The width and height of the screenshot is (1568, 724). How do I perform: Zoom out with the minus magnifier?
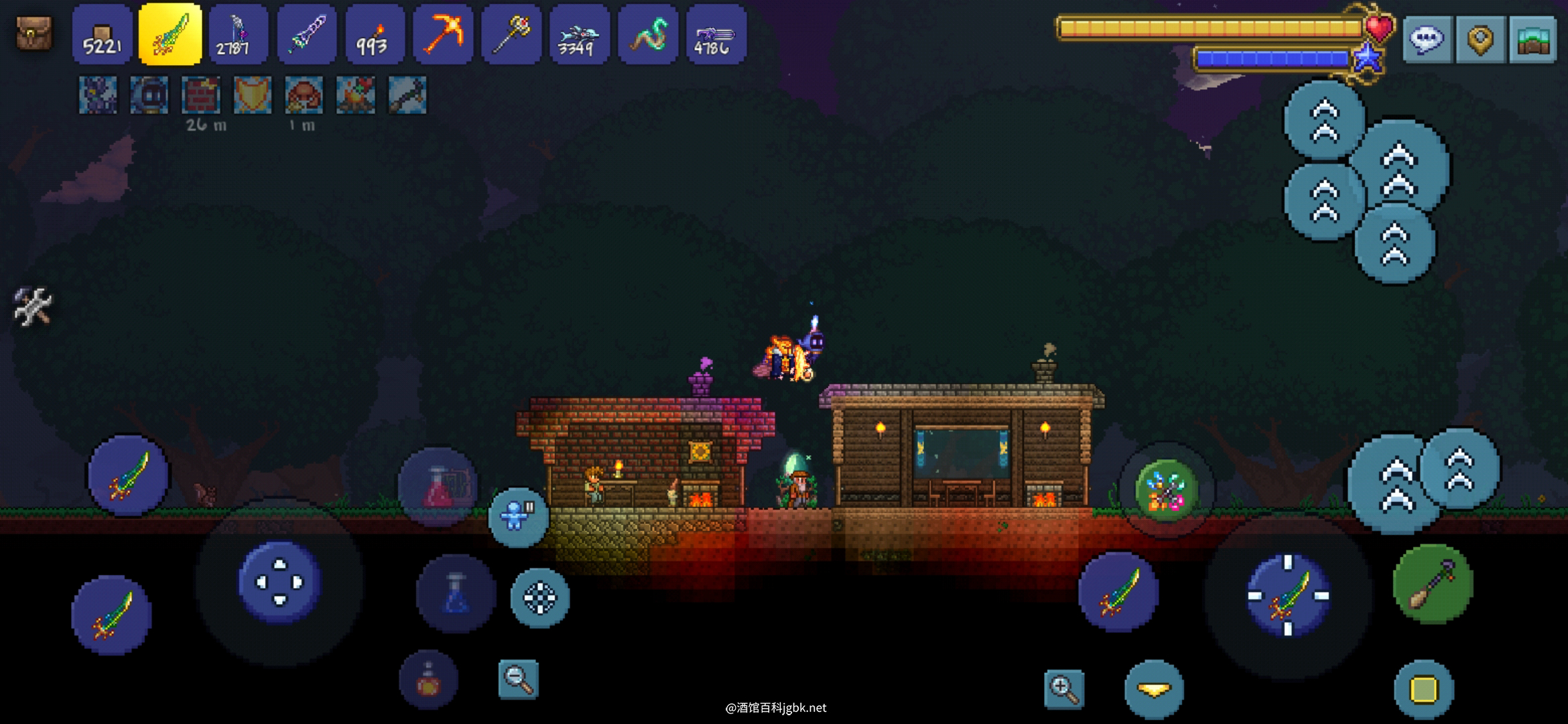click(519, 680)
